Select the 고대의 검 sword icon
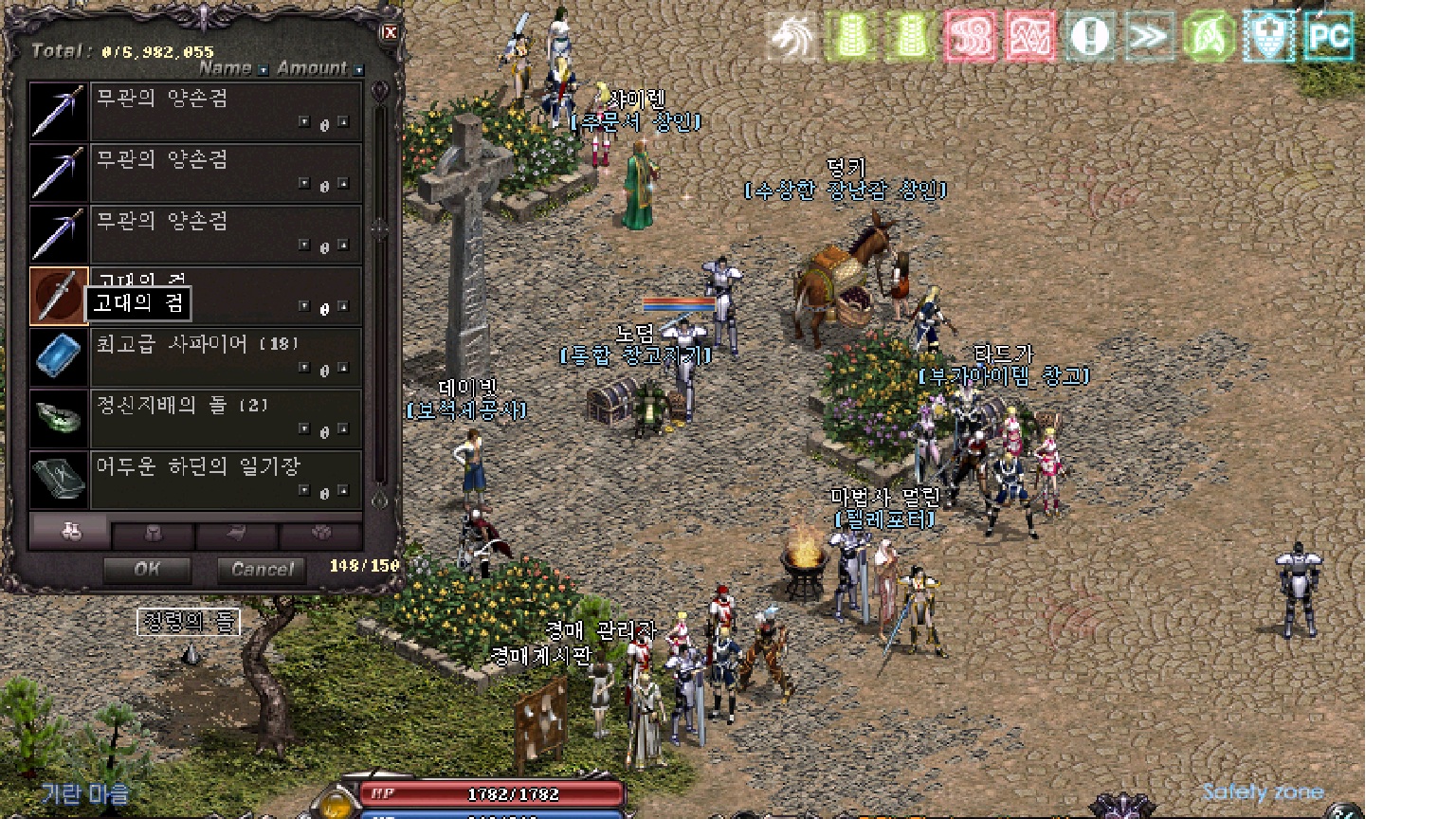This screenshot has width=1456, height=819. [x=58, y=295]
